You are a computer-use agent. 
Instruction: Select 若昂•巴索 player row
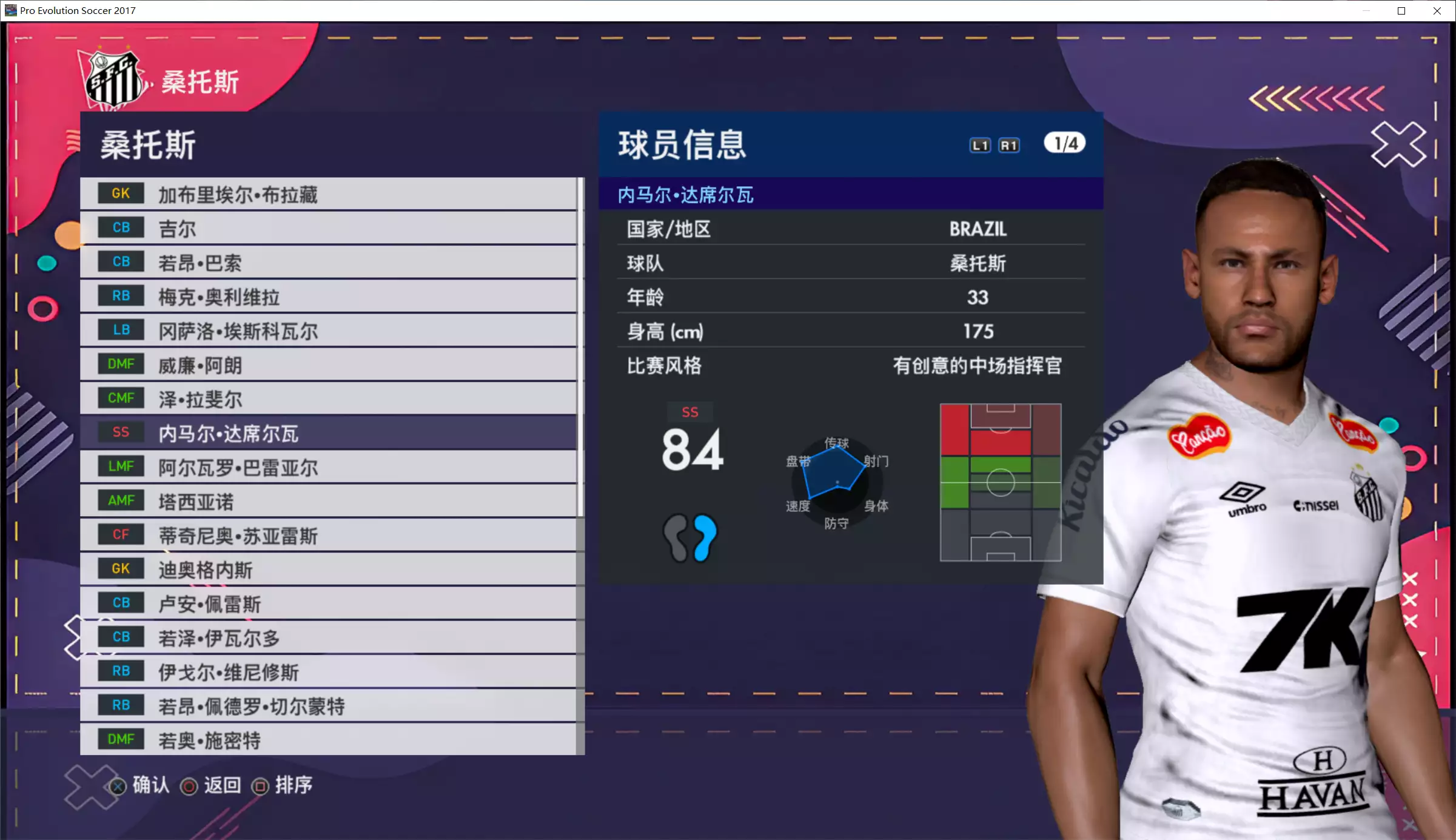click(327, 262)
